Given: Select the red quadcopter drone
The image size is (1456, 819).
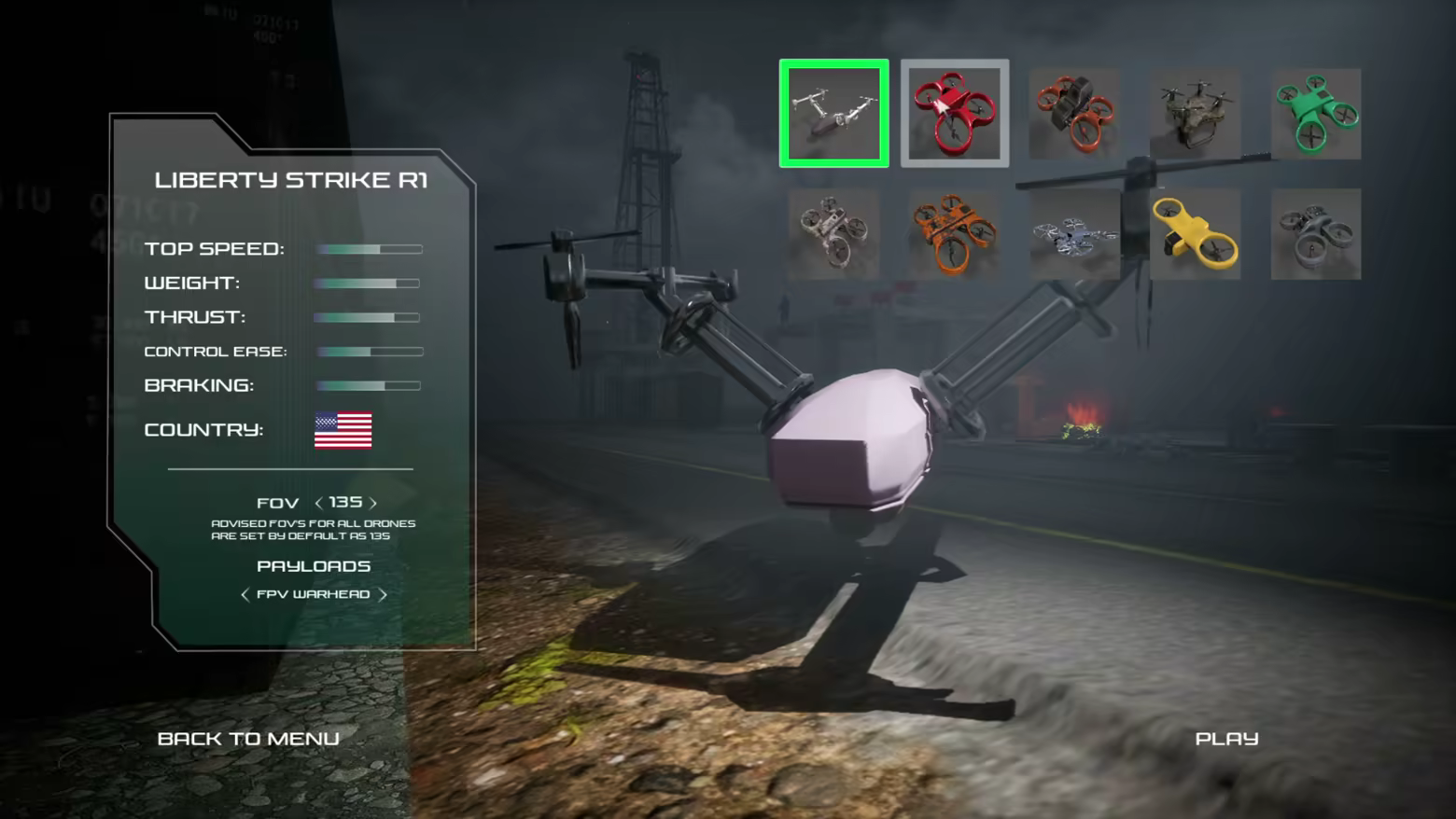Looking at the screenshot, I should tap(954, 113).
